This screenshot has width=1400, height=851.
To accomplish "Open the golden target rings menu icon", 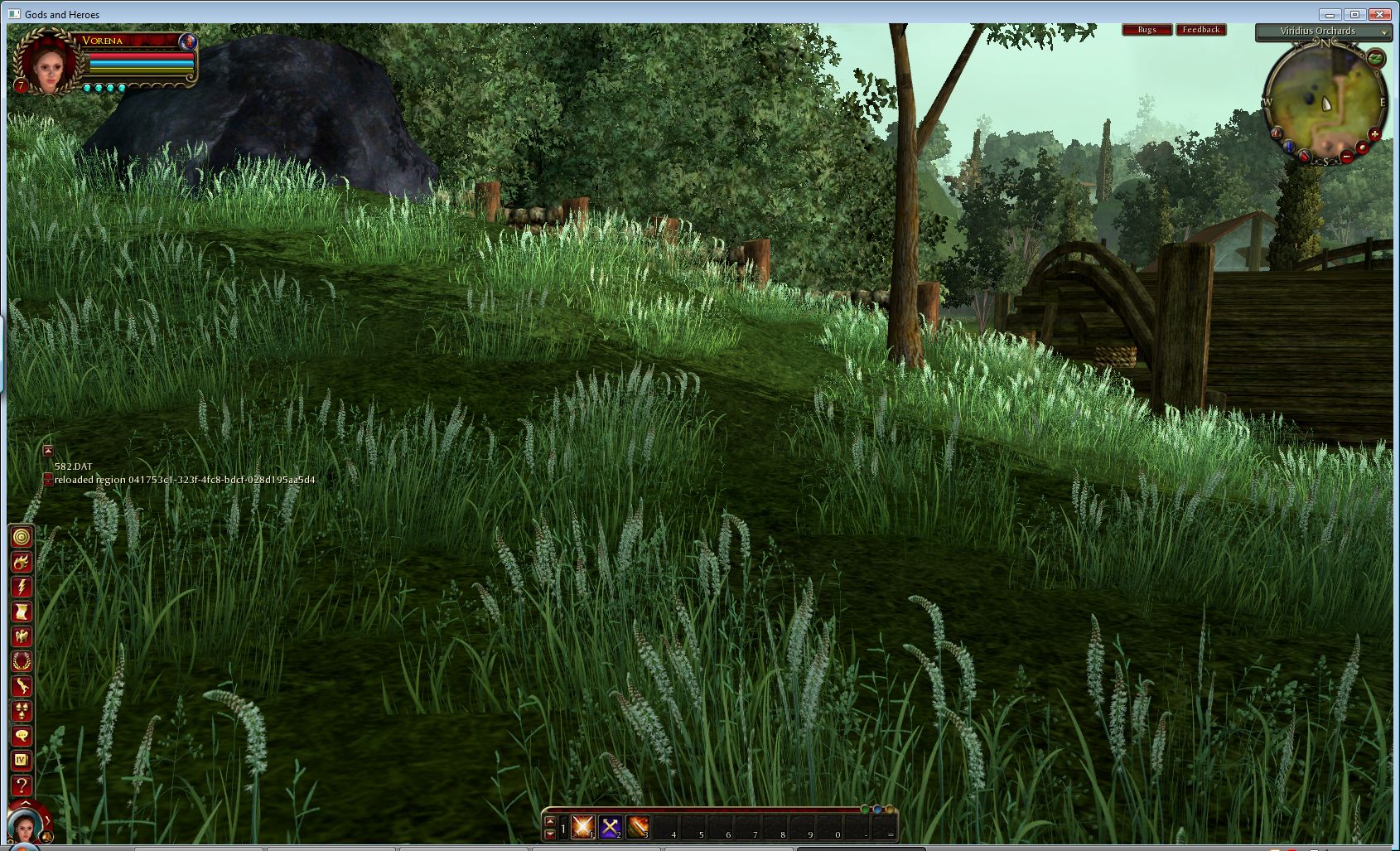I will click(x=22, y=537).
